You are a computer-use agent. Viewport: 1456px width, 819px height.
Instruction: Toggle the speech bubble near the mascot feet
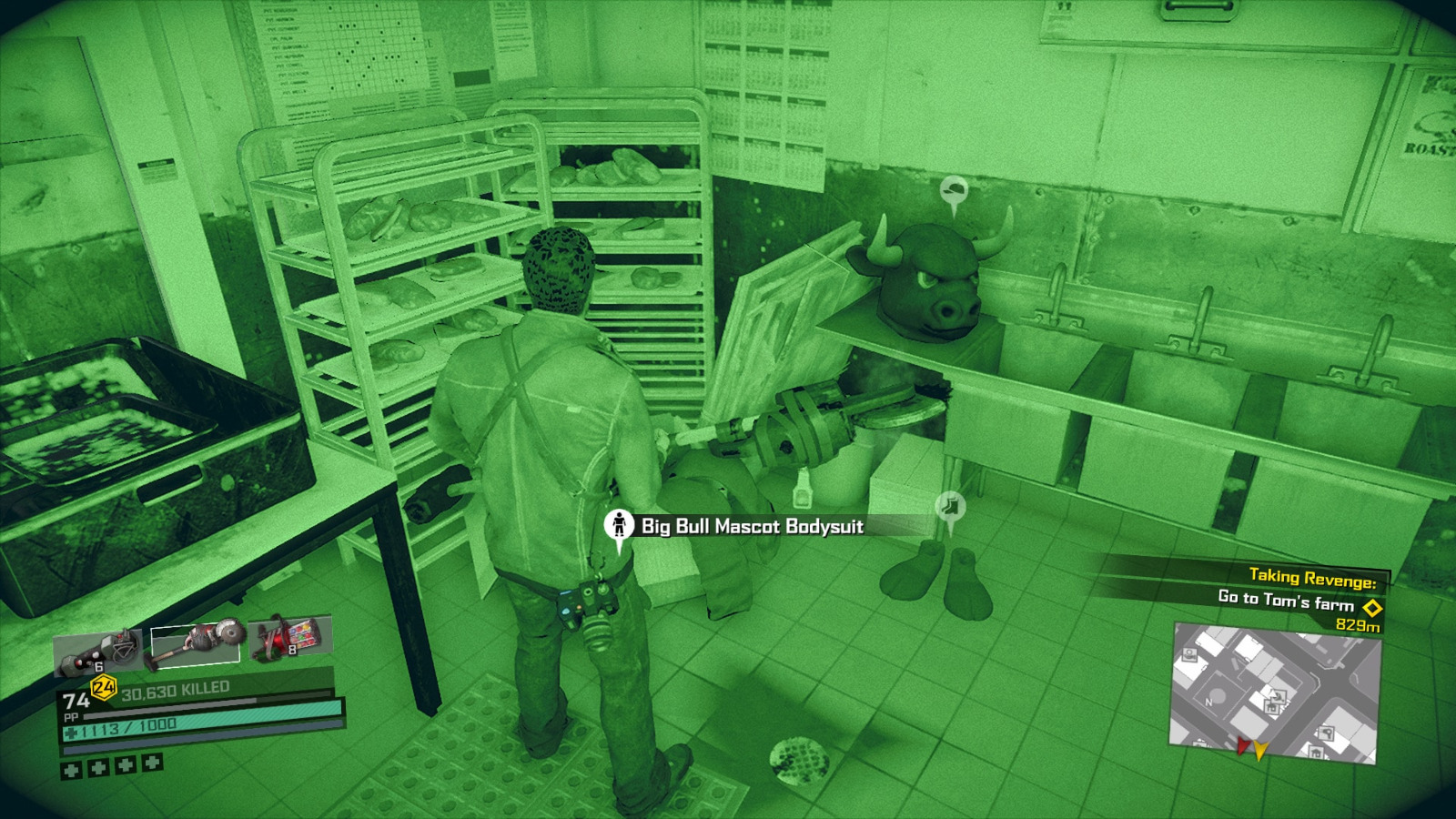pyautogui.click(x=950, y=507)
